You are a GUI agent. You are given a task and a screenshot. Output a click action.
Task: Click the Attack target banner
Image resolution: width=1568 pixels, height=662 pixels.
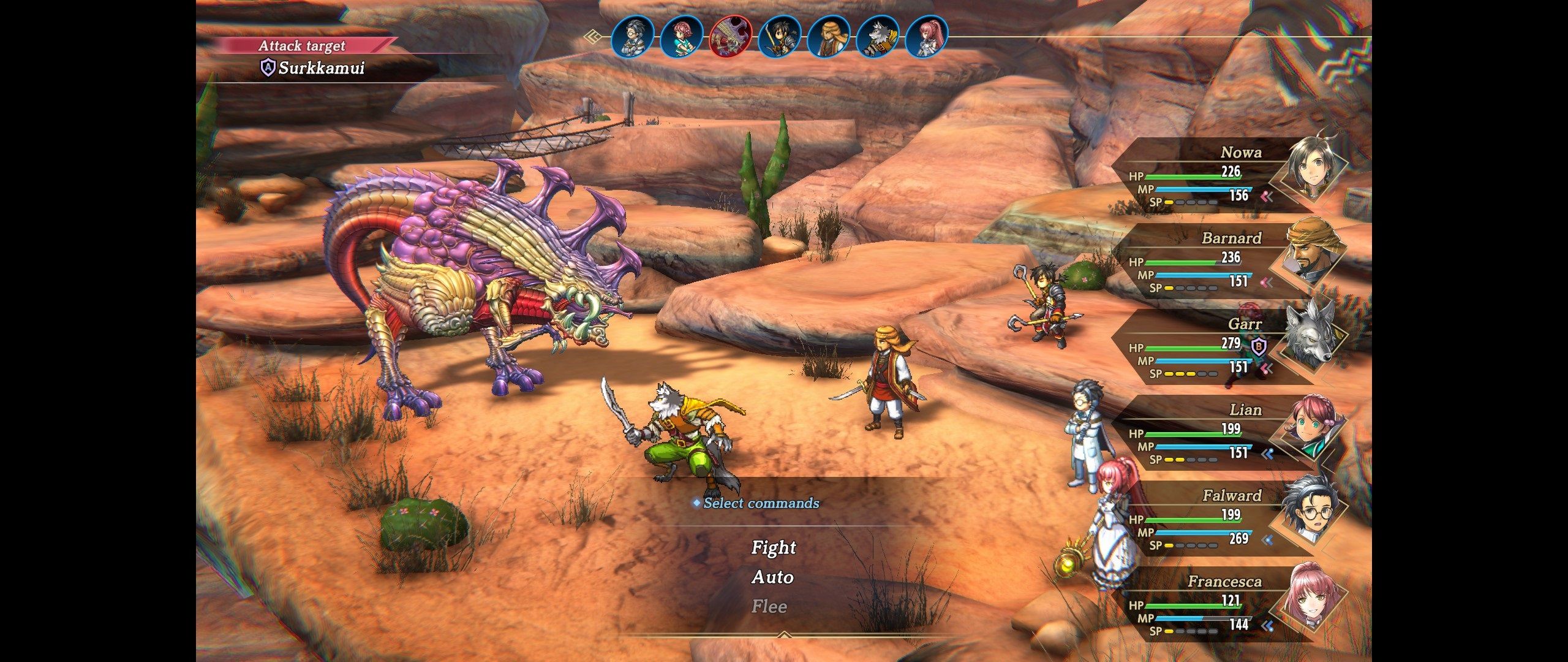click(303, 45)
